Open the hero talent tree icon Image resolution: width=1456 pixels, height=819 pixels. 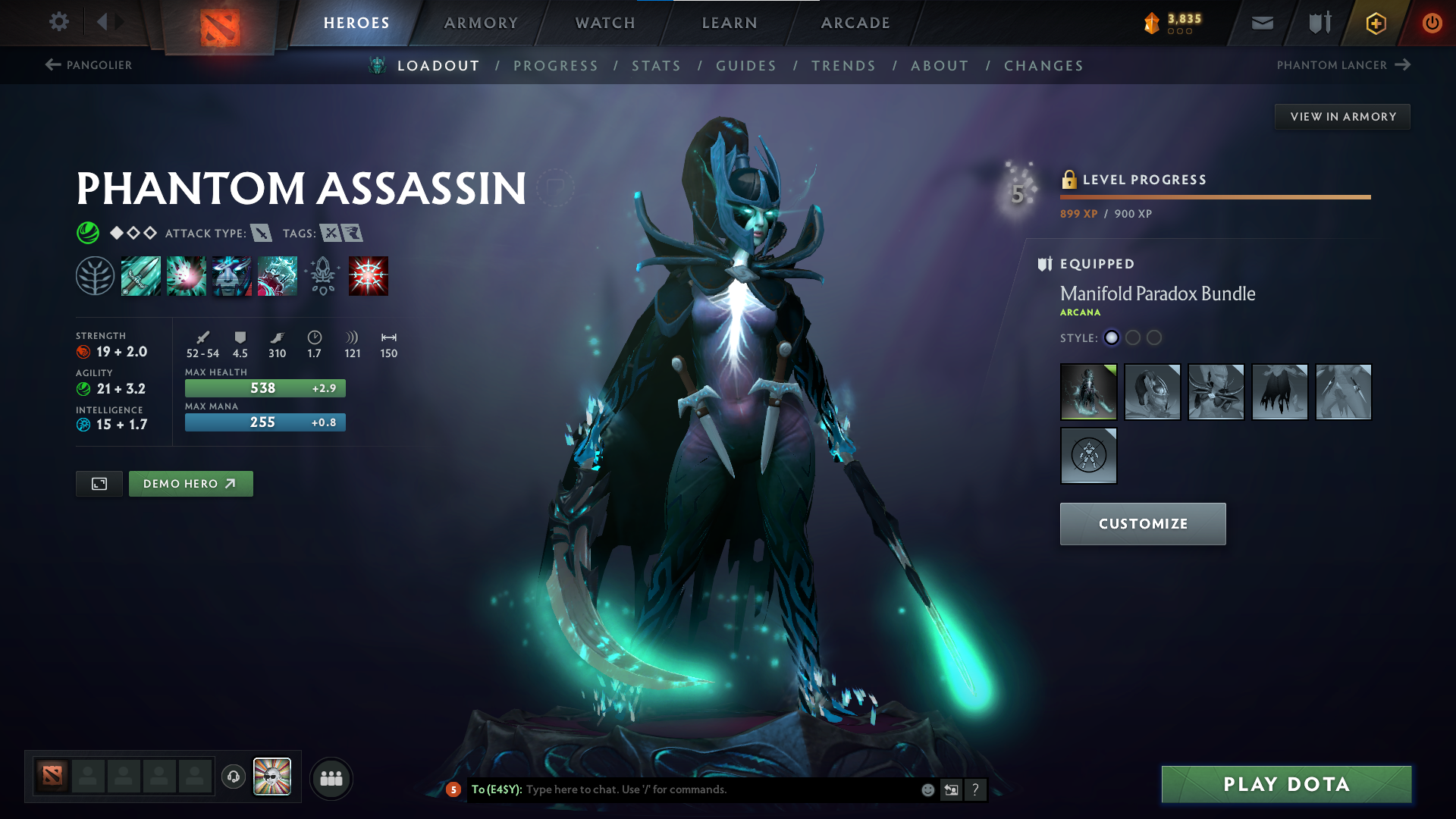tap(96, 275)
